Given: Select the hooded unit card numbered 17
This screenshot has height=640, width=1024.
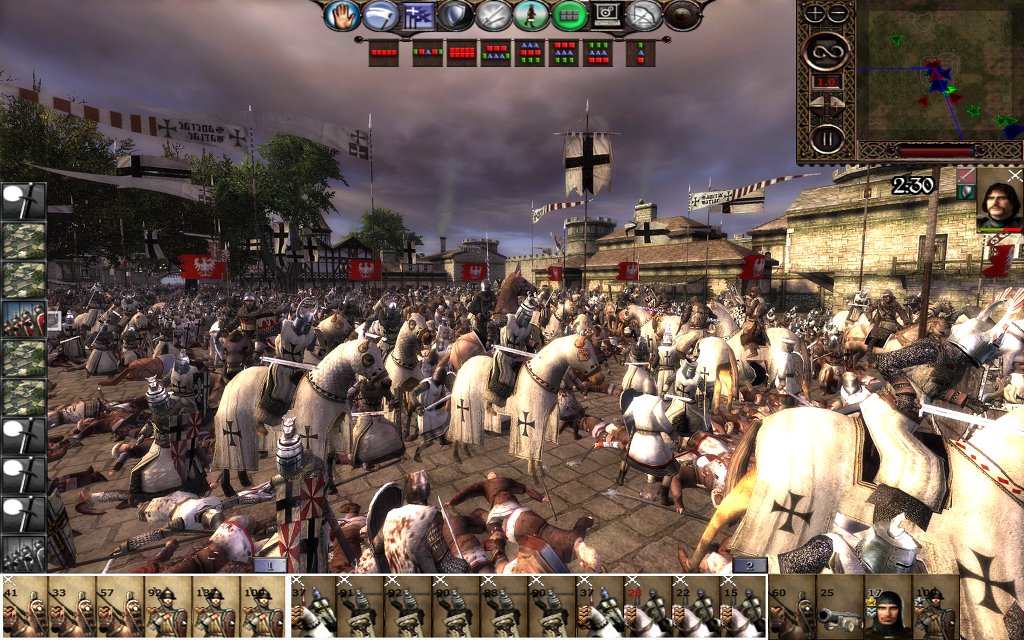Looking at the screenshot, I should coord(888,606).
